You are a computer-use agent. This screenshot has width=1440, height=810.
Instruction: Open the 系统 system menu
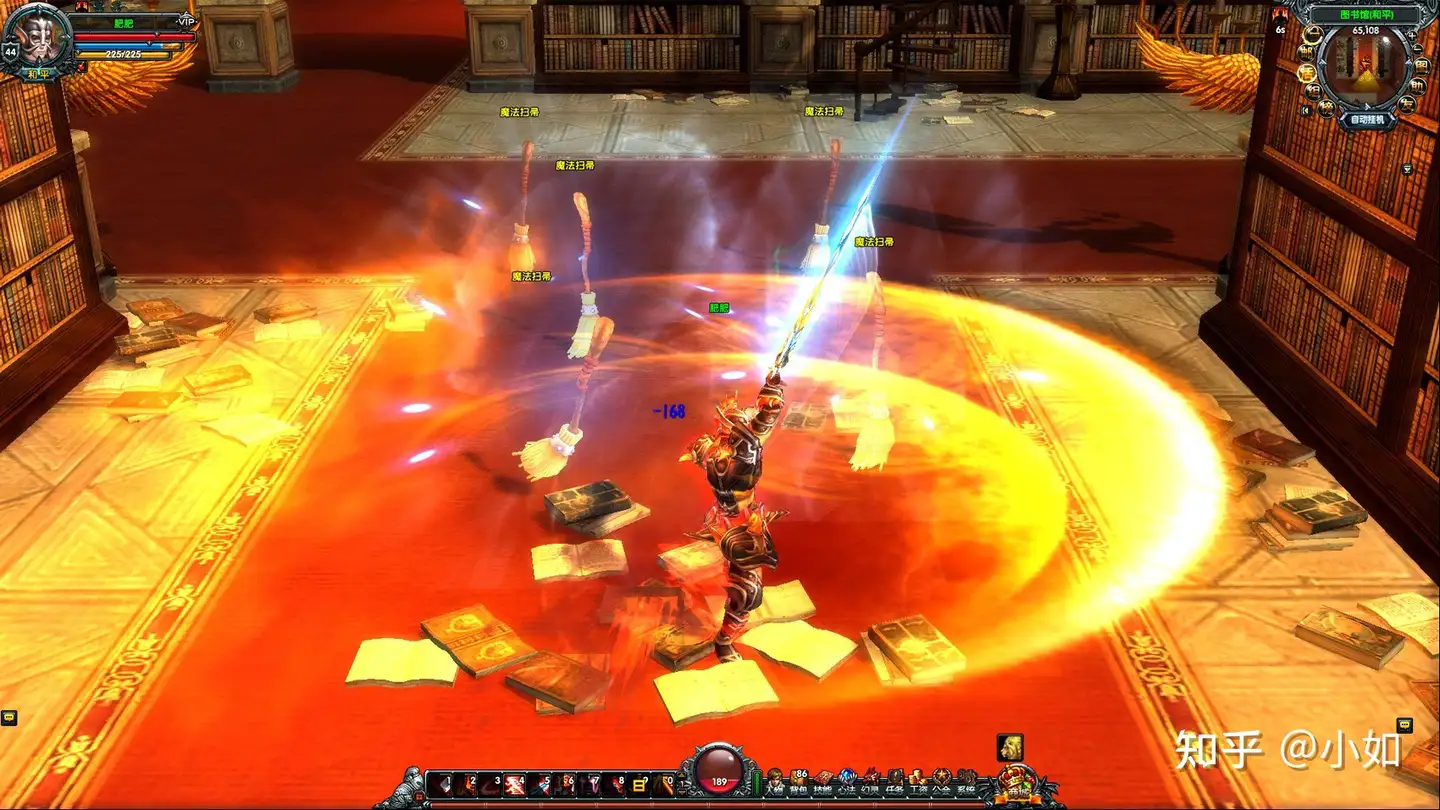click(965, 781)
